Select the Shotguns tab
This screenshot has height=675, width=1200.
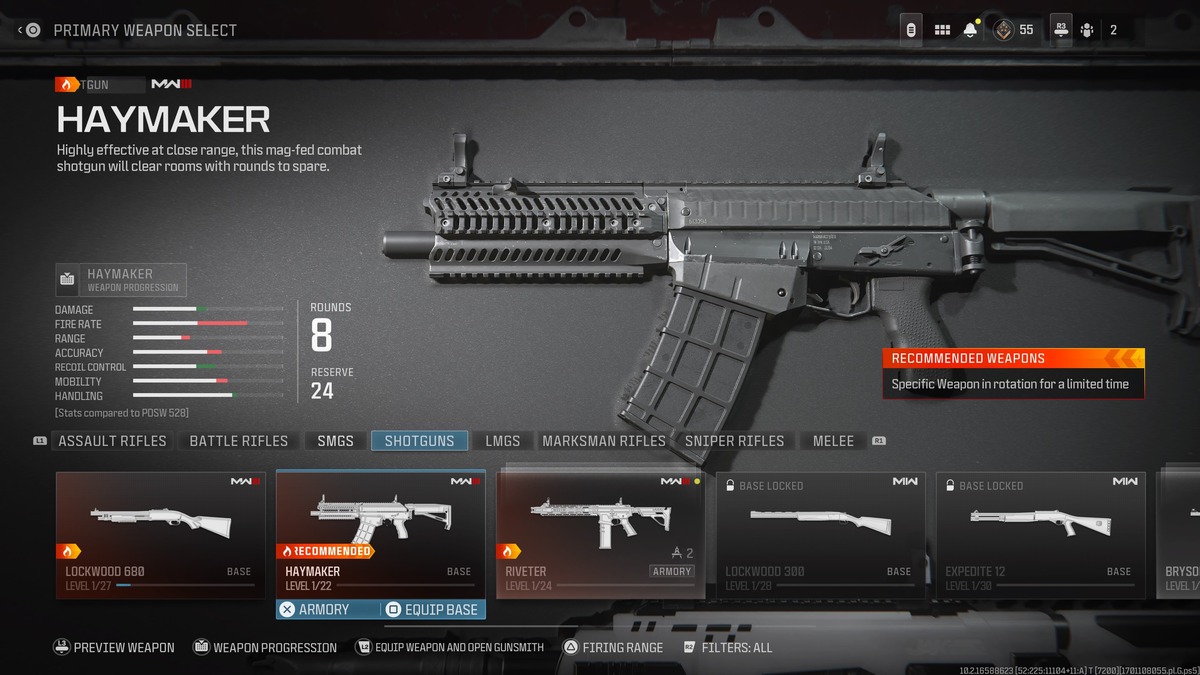click(419, 441)
